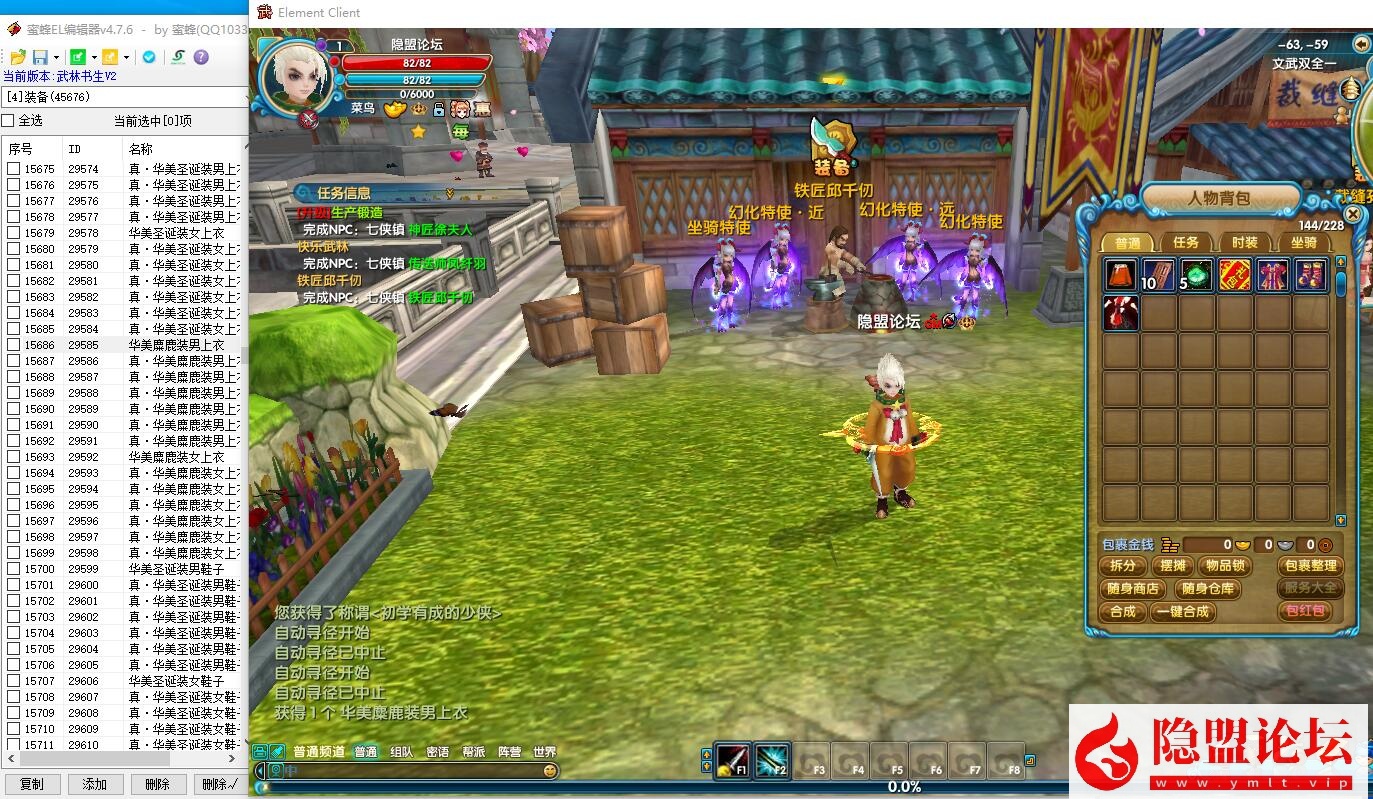
Task: Select the green orb item stack
Action: coord(1197,275)
